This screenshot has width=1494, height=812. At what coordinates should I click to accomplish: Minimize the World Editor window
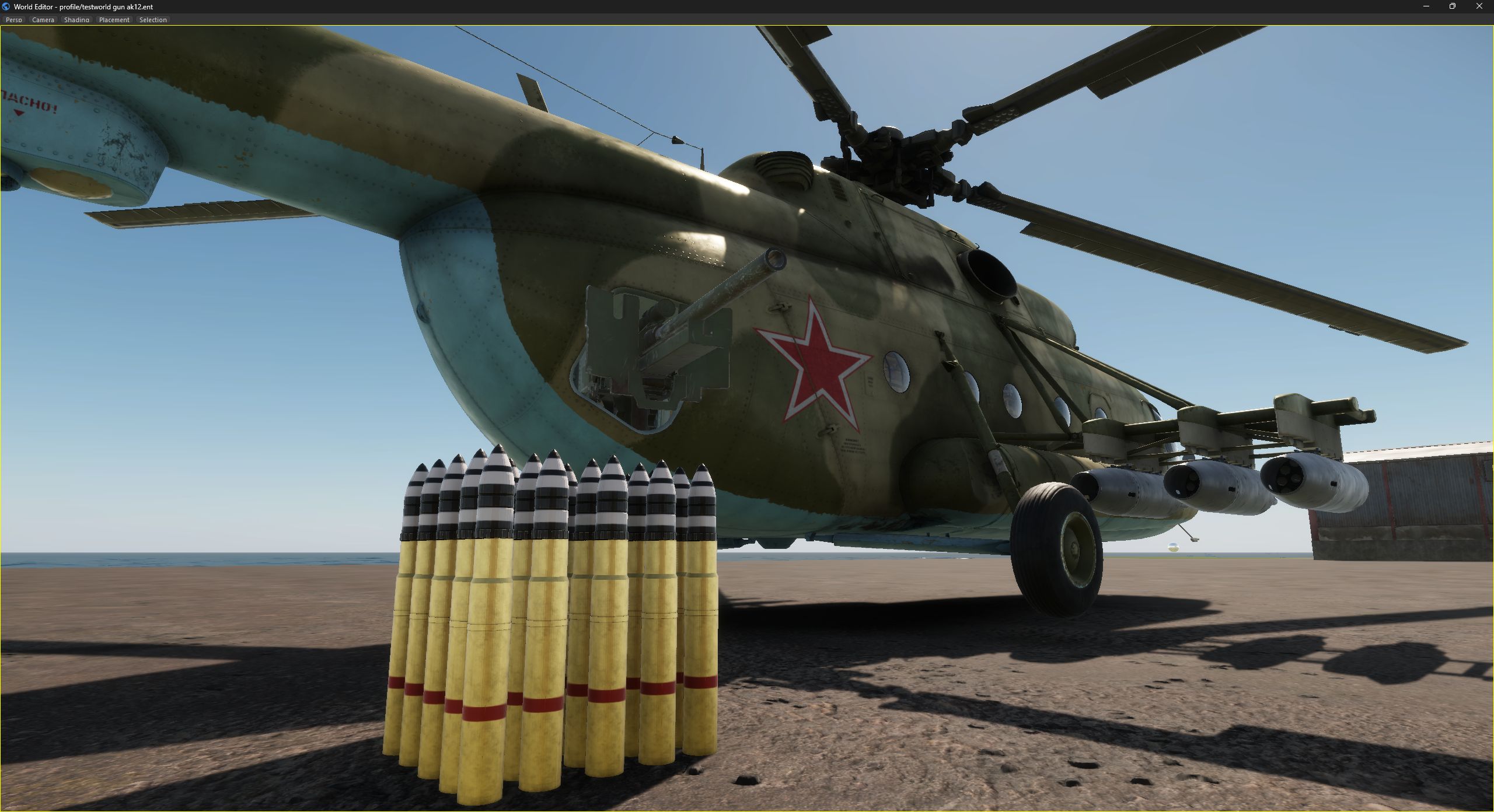1426,6
